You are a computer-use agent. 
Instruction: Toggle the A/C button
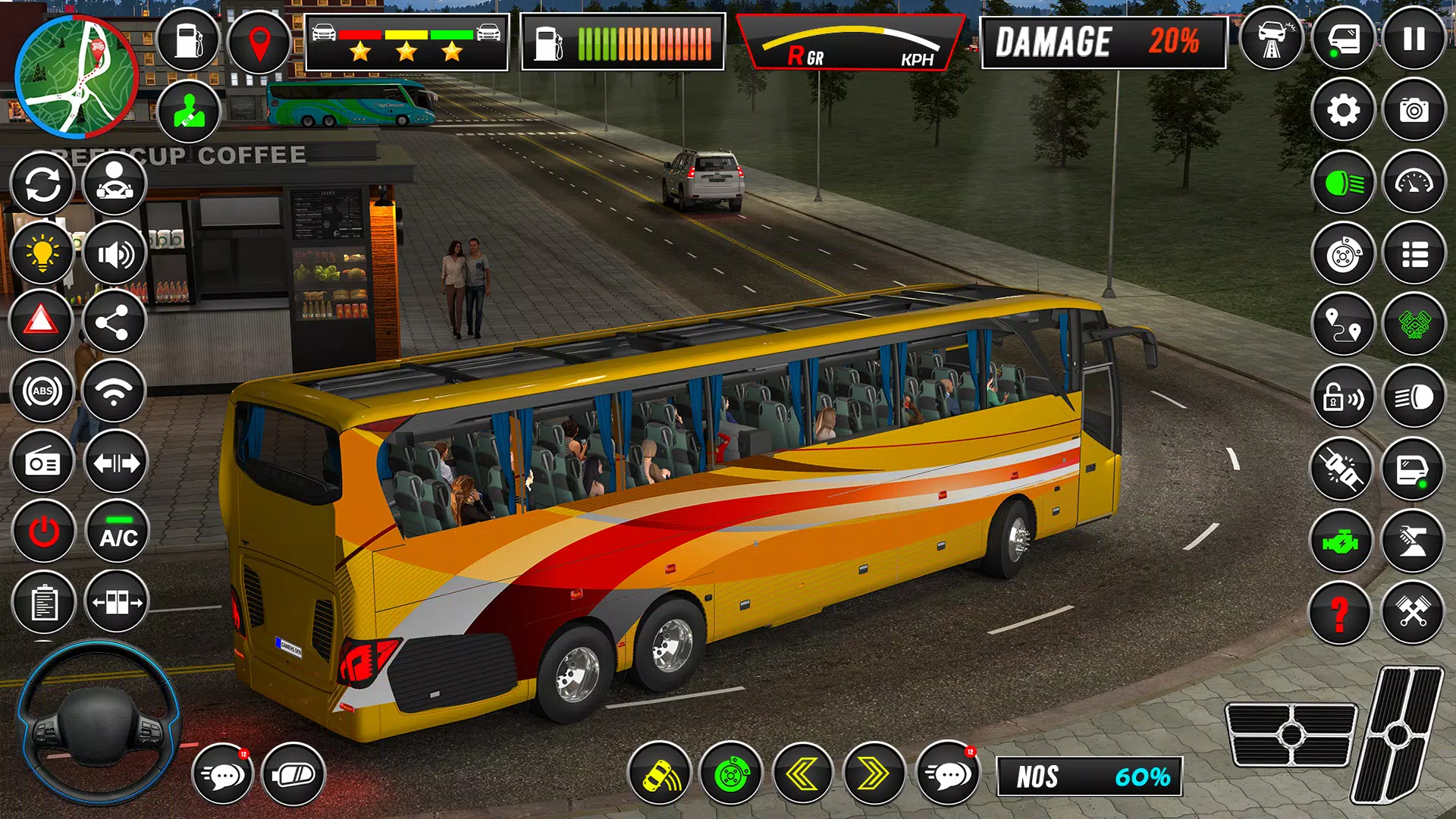click(118, 532)
